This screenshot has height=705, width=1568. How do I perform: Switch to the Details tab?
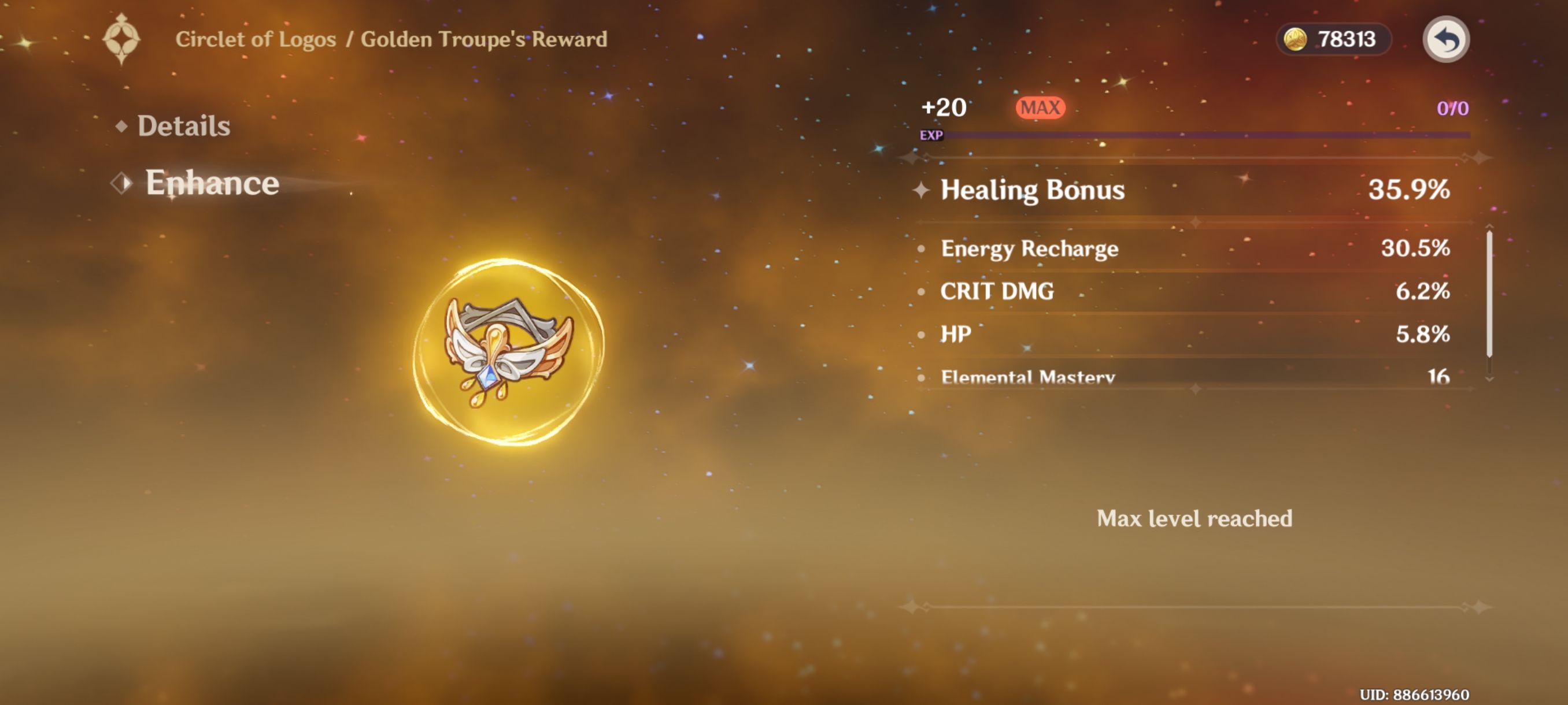[x=184, y=126]
